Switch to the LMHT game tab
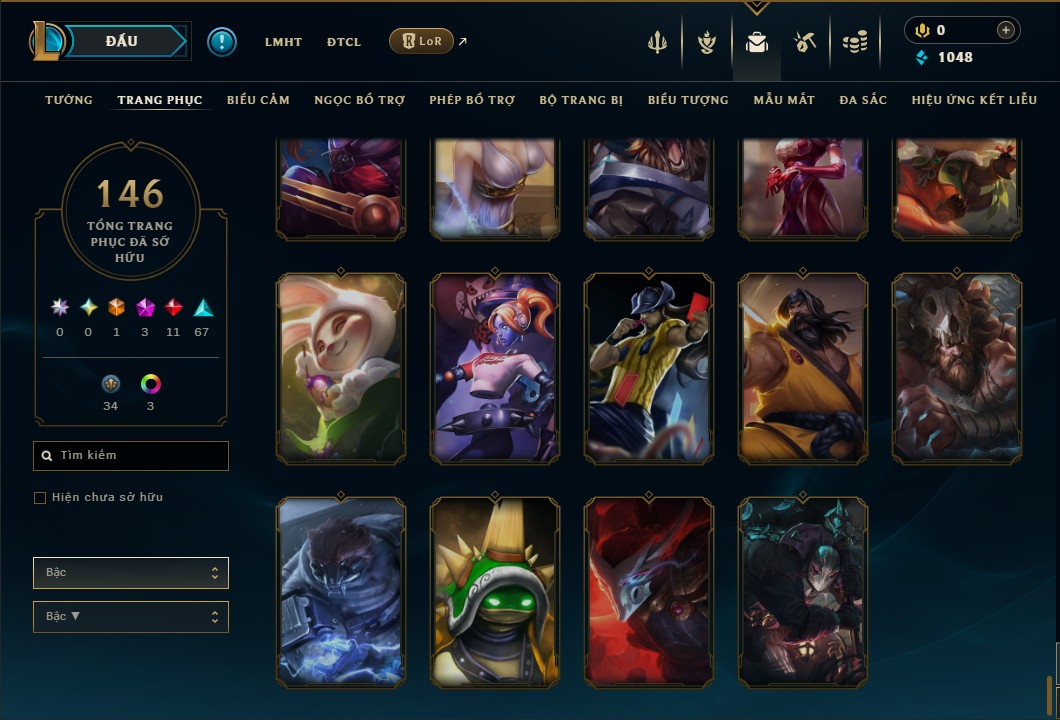 (x=283, y=42)
